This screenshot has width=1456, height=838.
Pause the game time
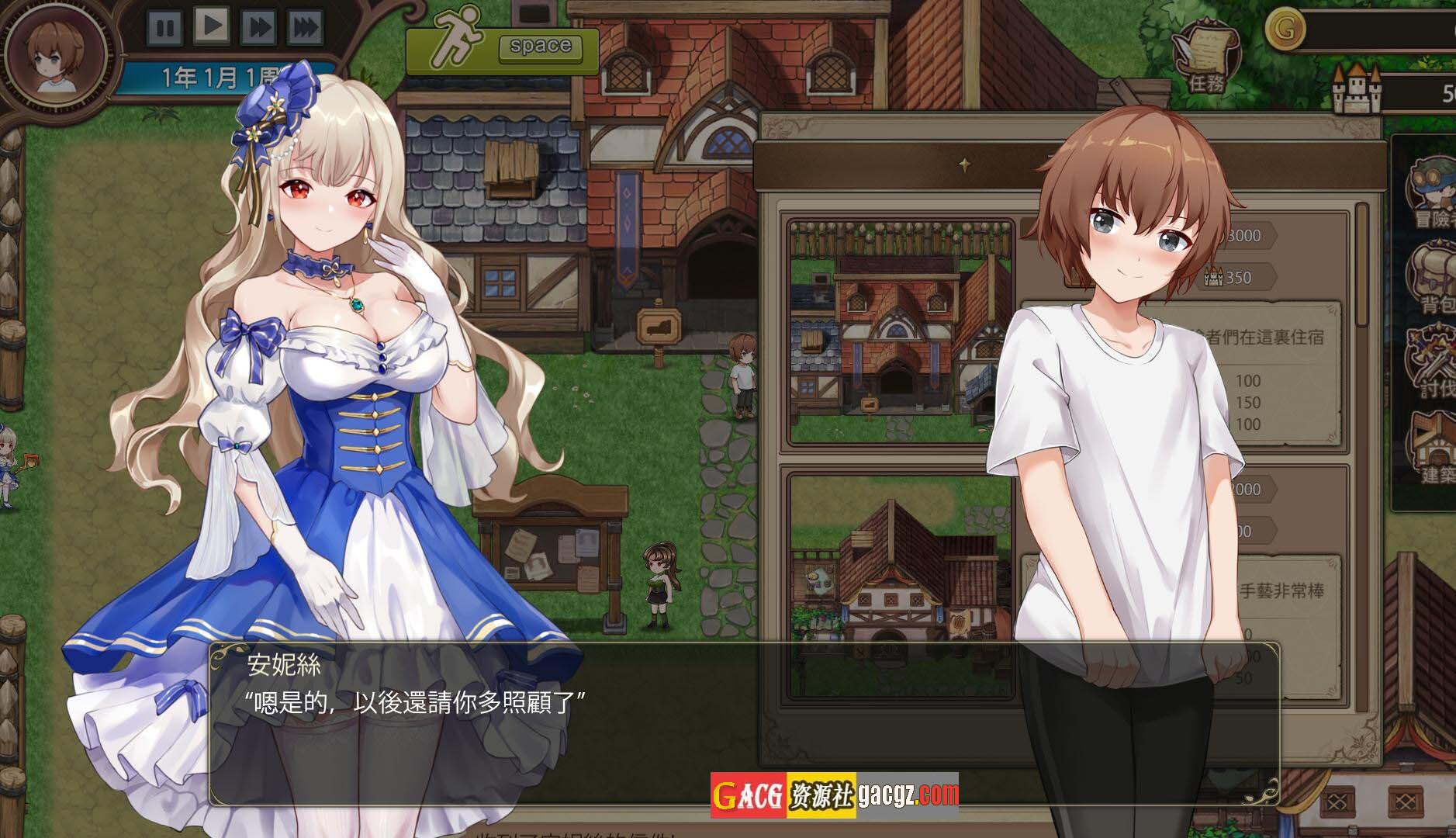coord(164,28)
